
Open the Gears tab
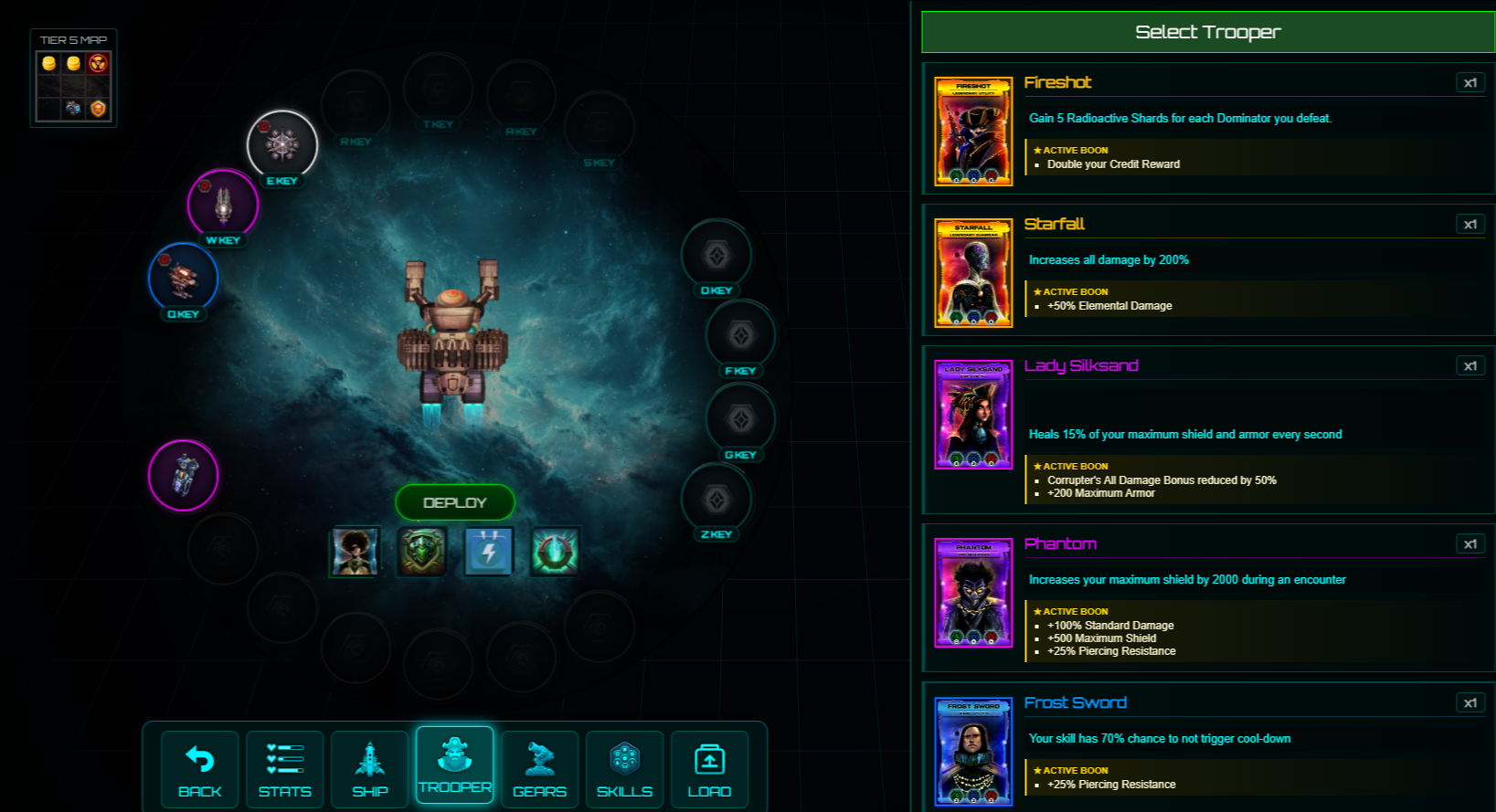tap(540, 769)
